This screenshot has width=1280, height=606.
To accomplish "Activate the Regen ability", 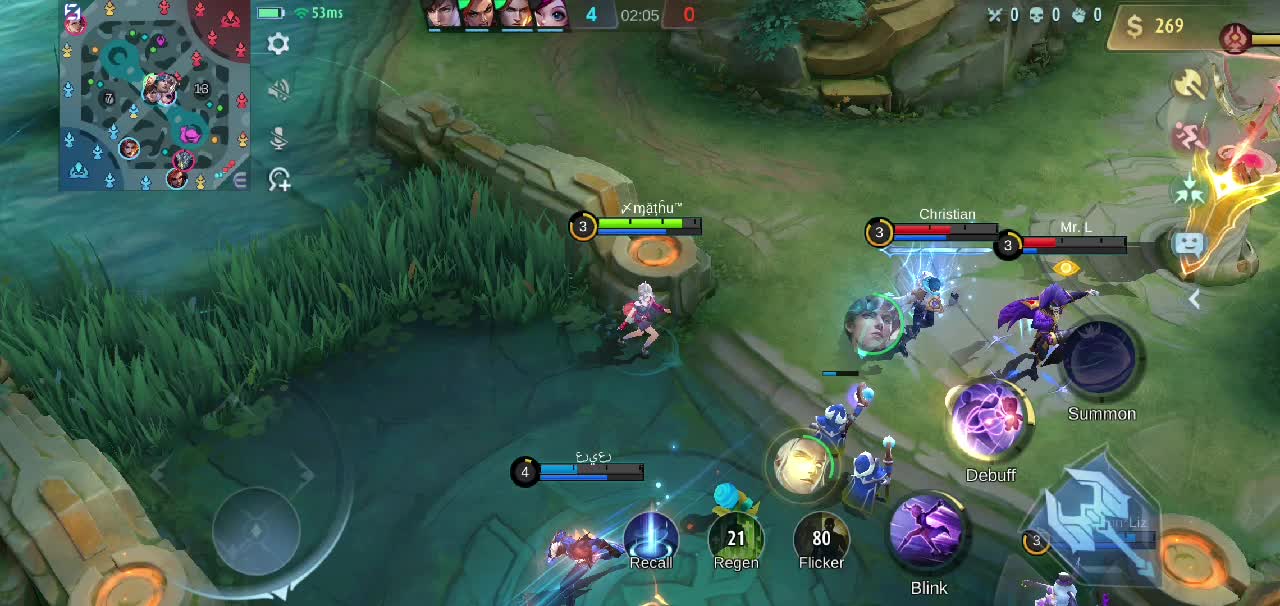I will [x=736, y=538].
